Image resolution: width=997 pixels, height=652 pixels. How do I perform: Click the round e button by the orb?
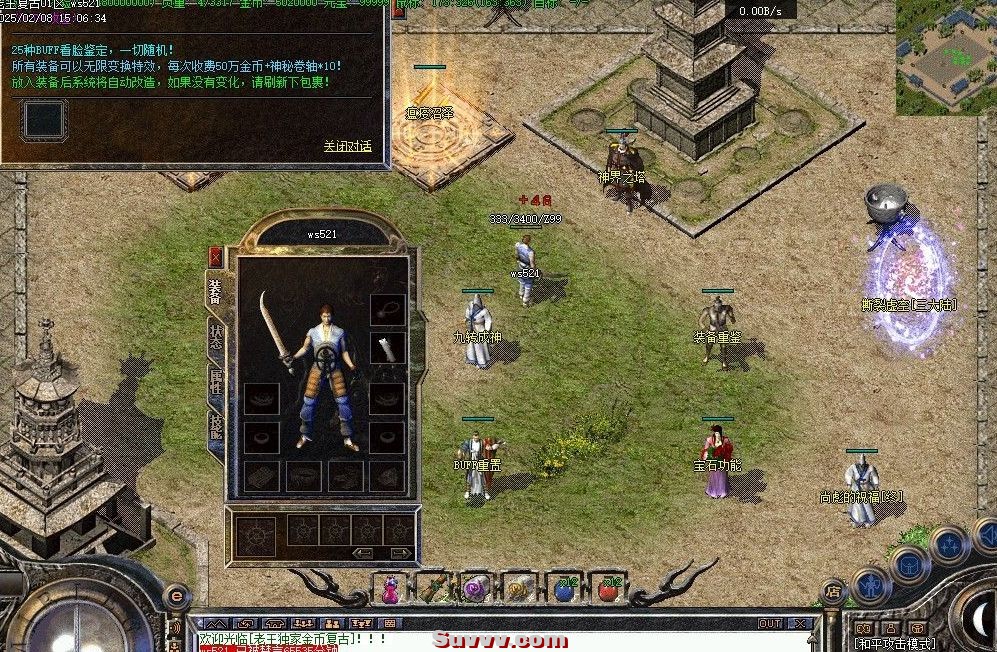(175, 596)
